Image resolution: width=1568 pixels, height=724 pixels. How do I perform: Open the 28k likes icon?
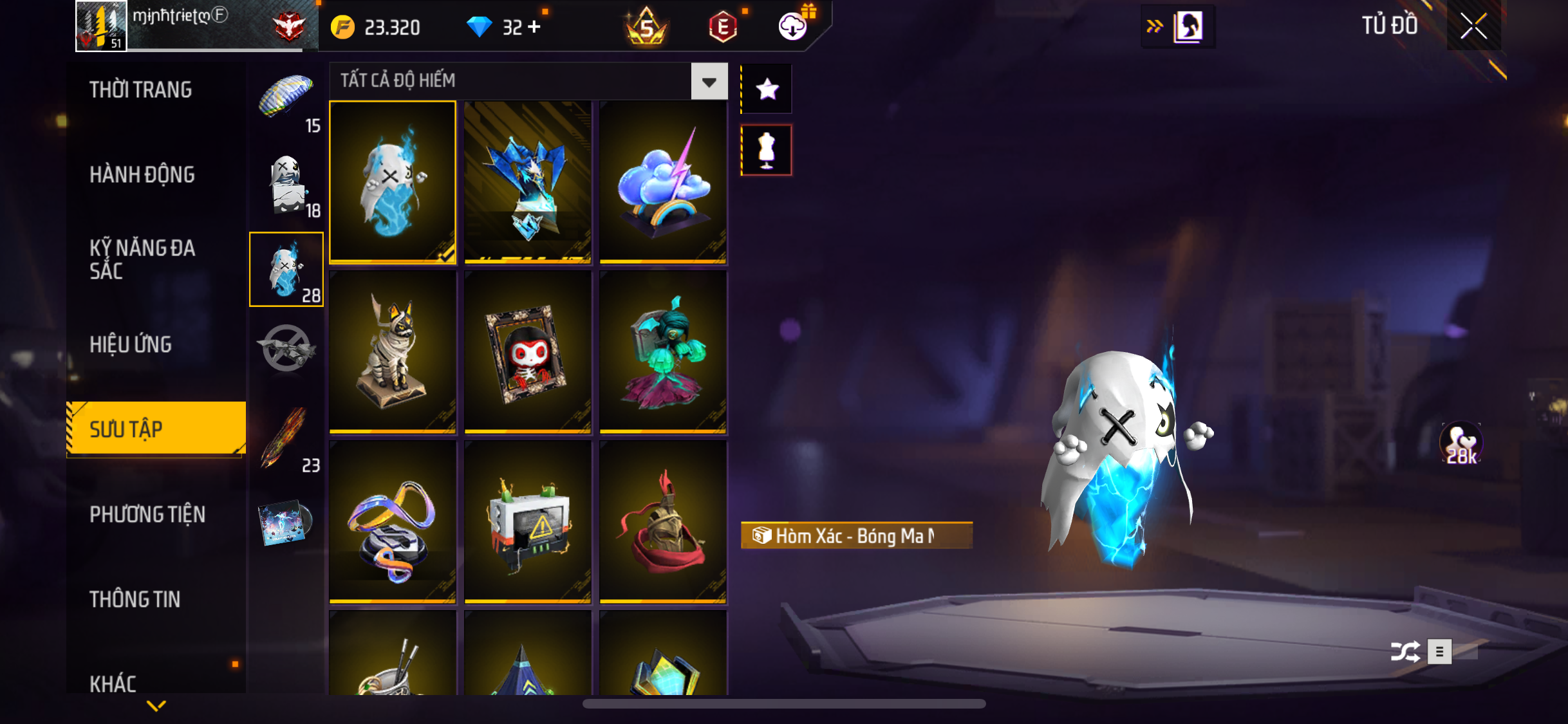1461,443
